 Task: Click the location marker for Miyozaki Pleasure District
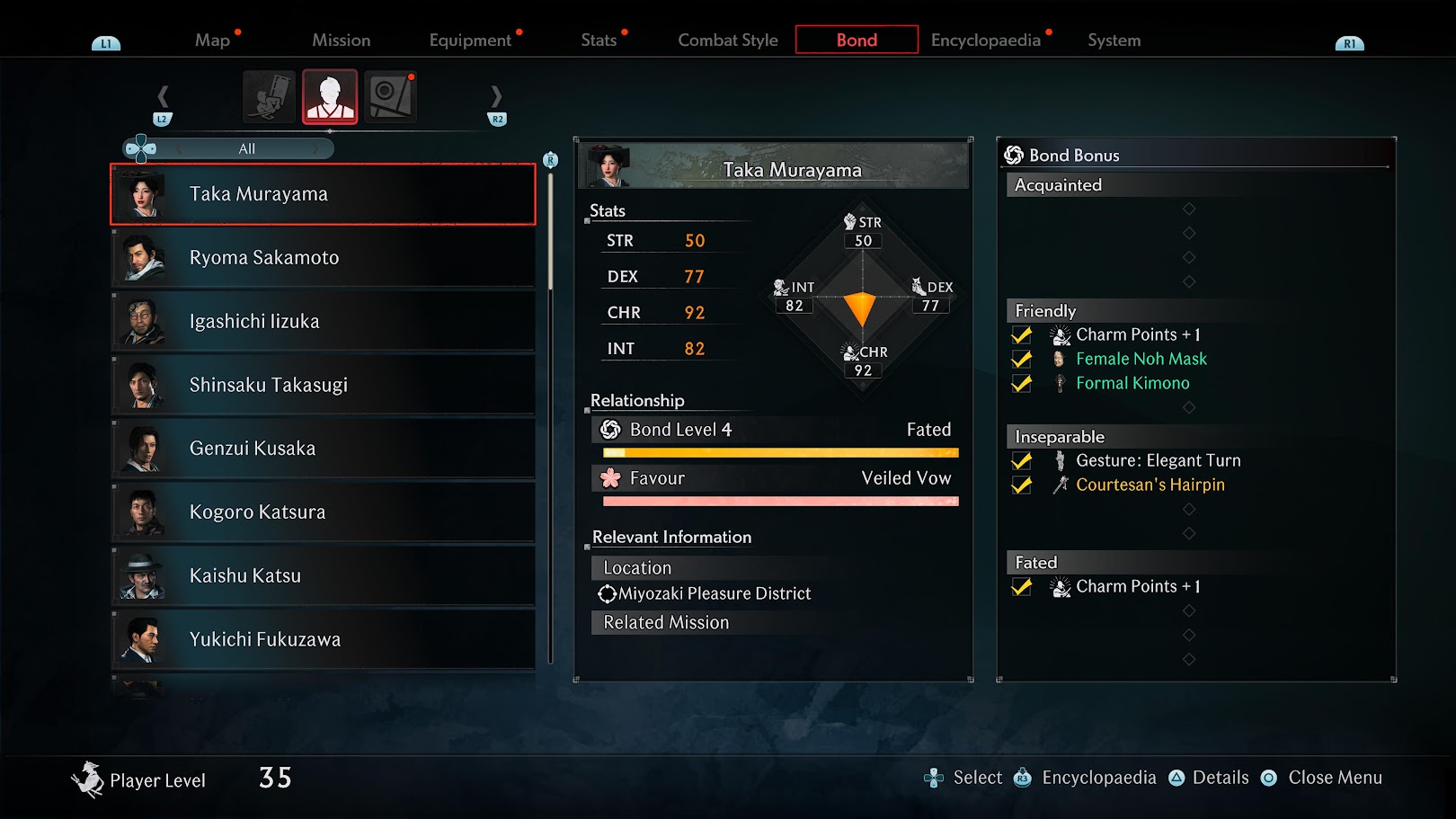pyautogui.click(x=606, y=593)
